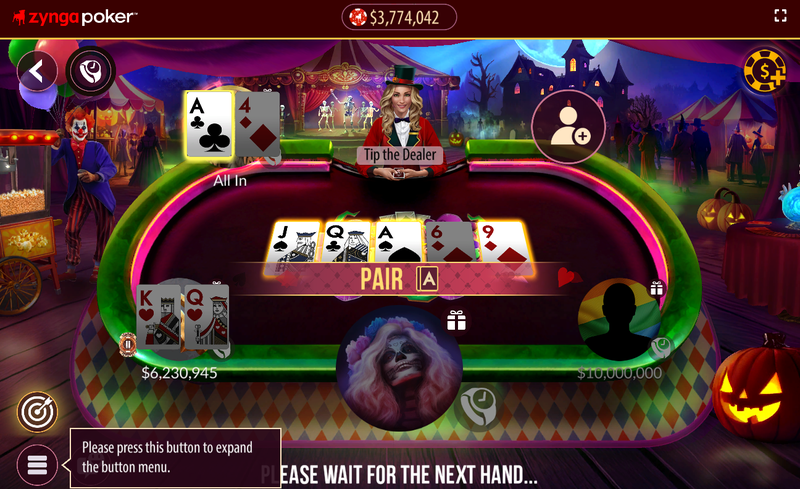800x489 pixels.
Task: Send a gift to the skull-face avatar player
Action: tap(457, 320)
